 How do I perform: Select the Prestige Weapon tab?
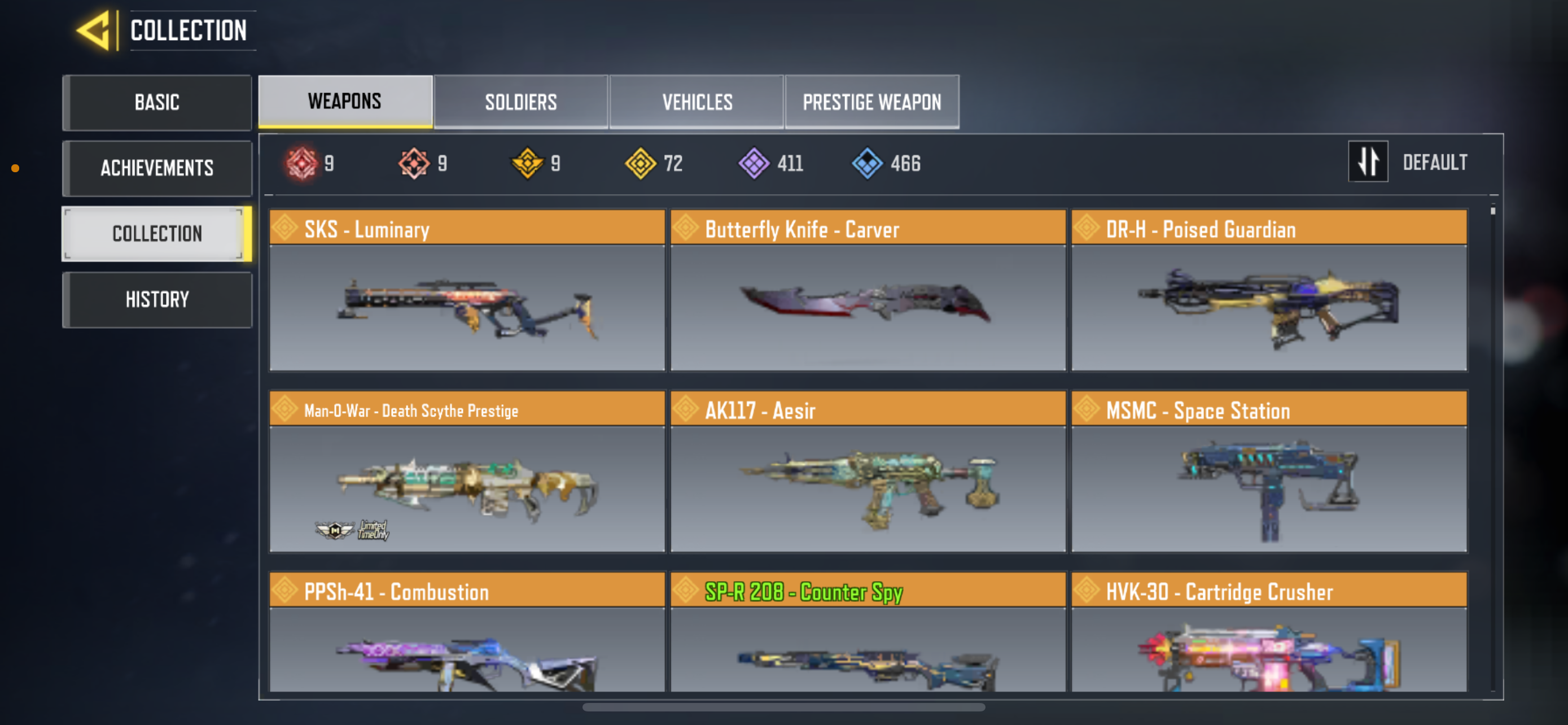[x=871, y=102]
